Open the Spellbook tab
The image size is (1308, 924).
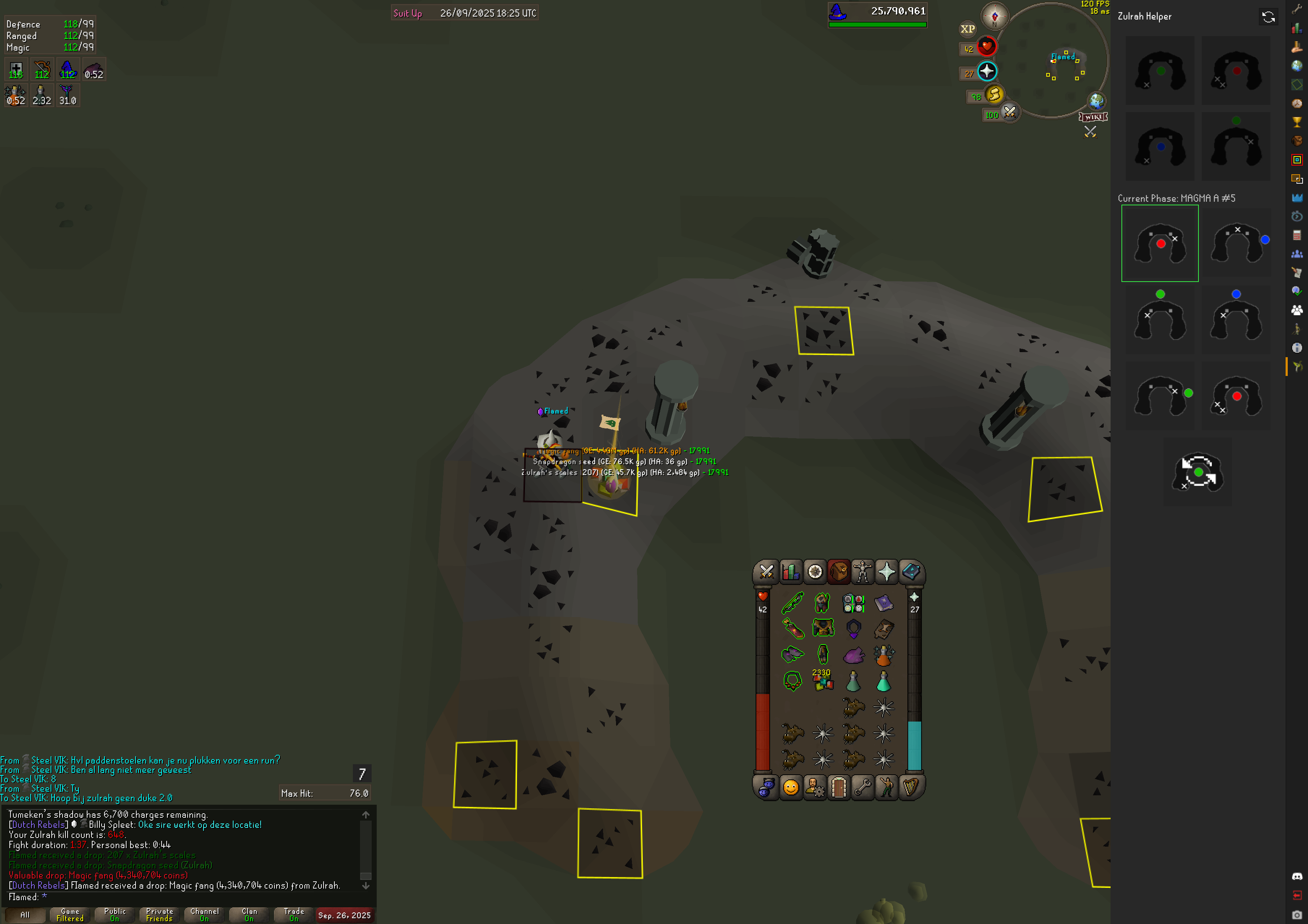[911, 572]
